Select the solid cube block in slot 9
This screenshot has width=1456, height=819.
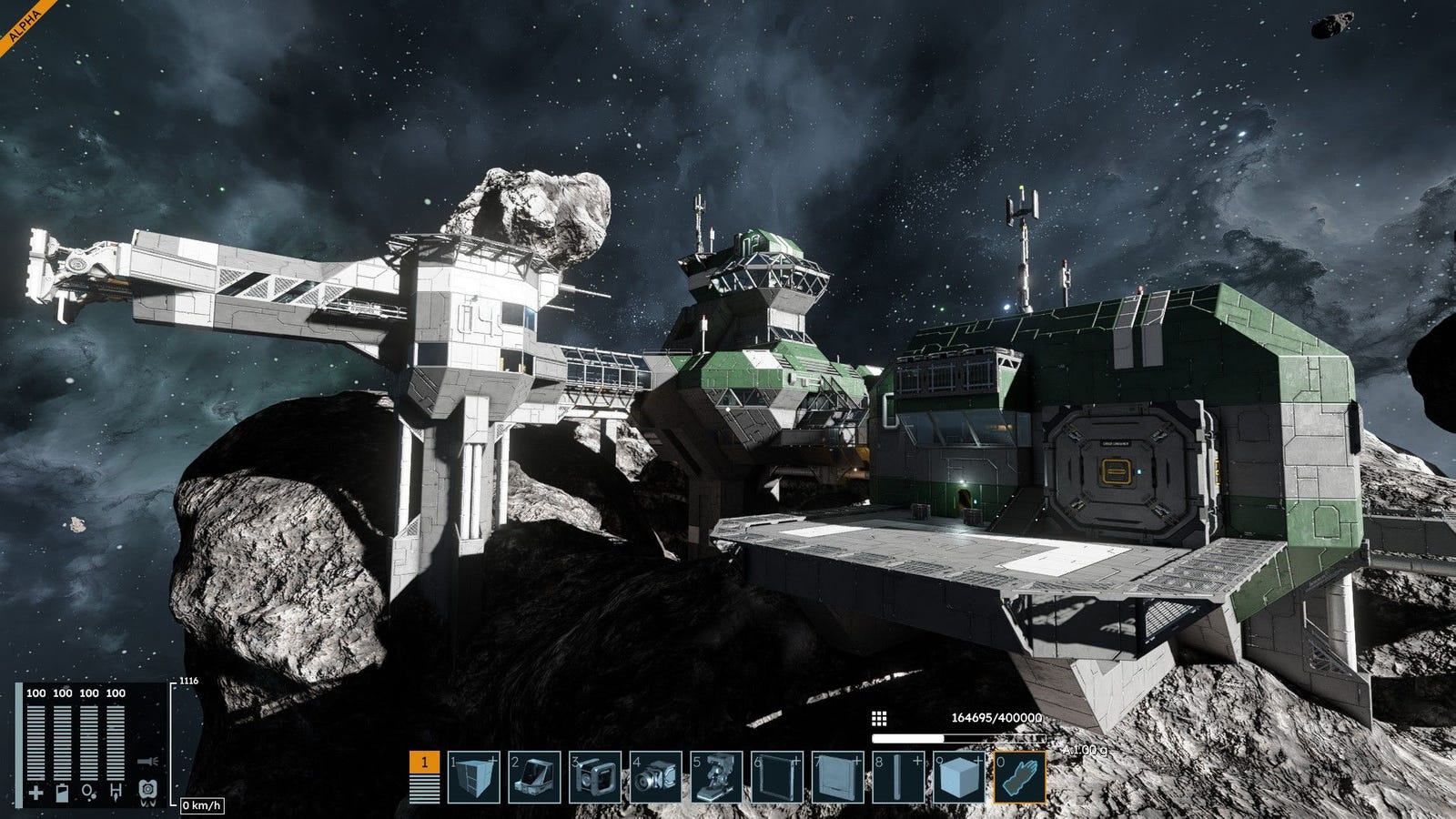coord(958,777)
